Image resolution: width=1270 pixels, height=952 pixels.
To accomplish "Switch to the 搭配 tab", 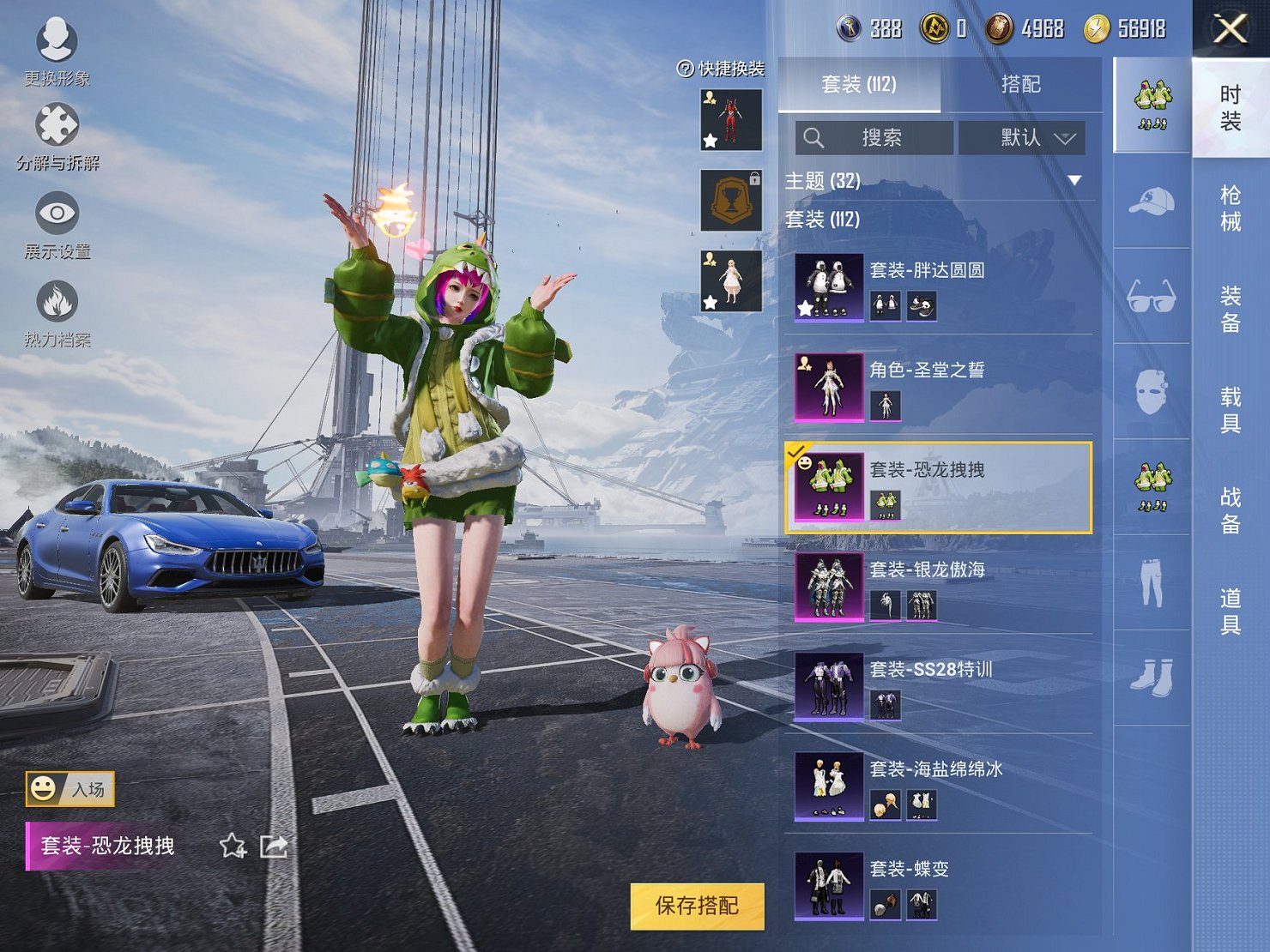I will pos(1020,84).
